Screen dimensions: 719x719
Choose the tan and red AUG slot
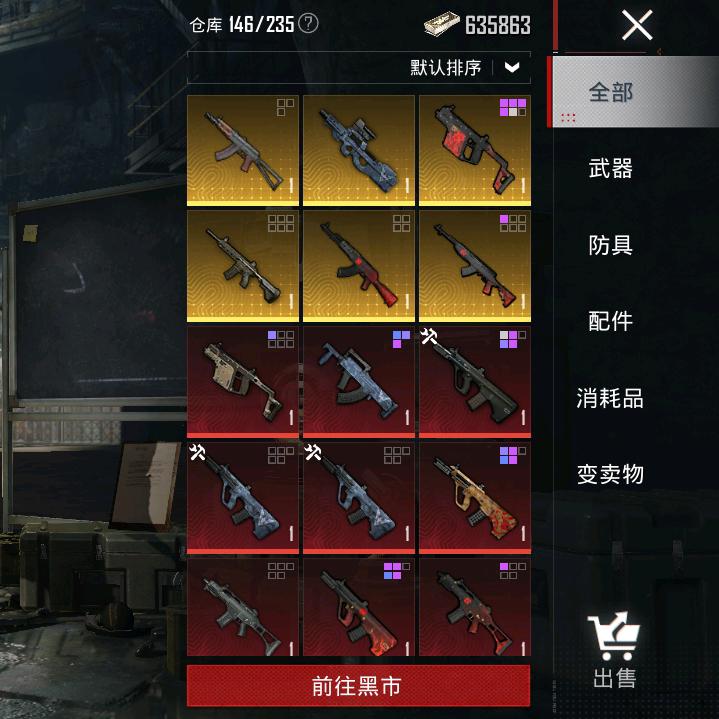pyautogui.click(x=474, y=497)
